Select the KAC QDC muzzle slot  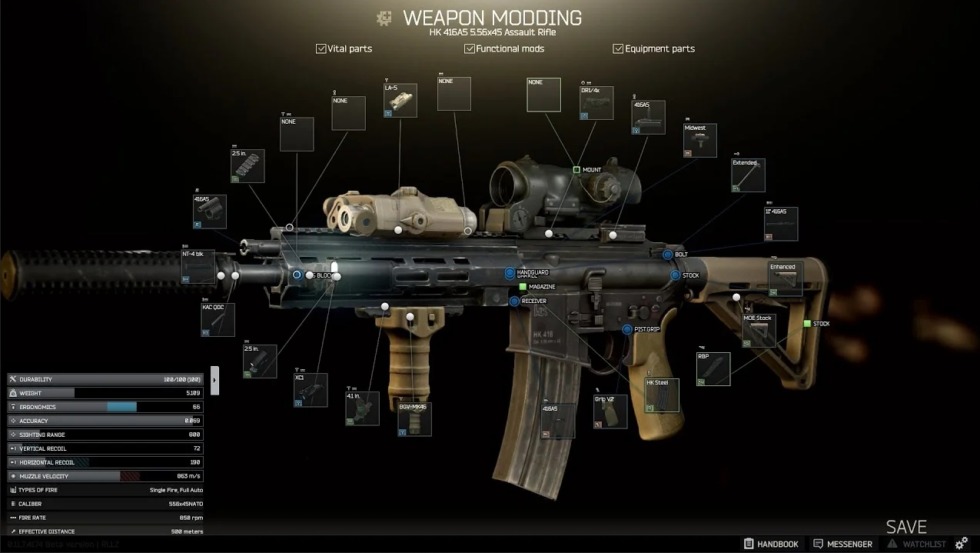pos(216,320)
